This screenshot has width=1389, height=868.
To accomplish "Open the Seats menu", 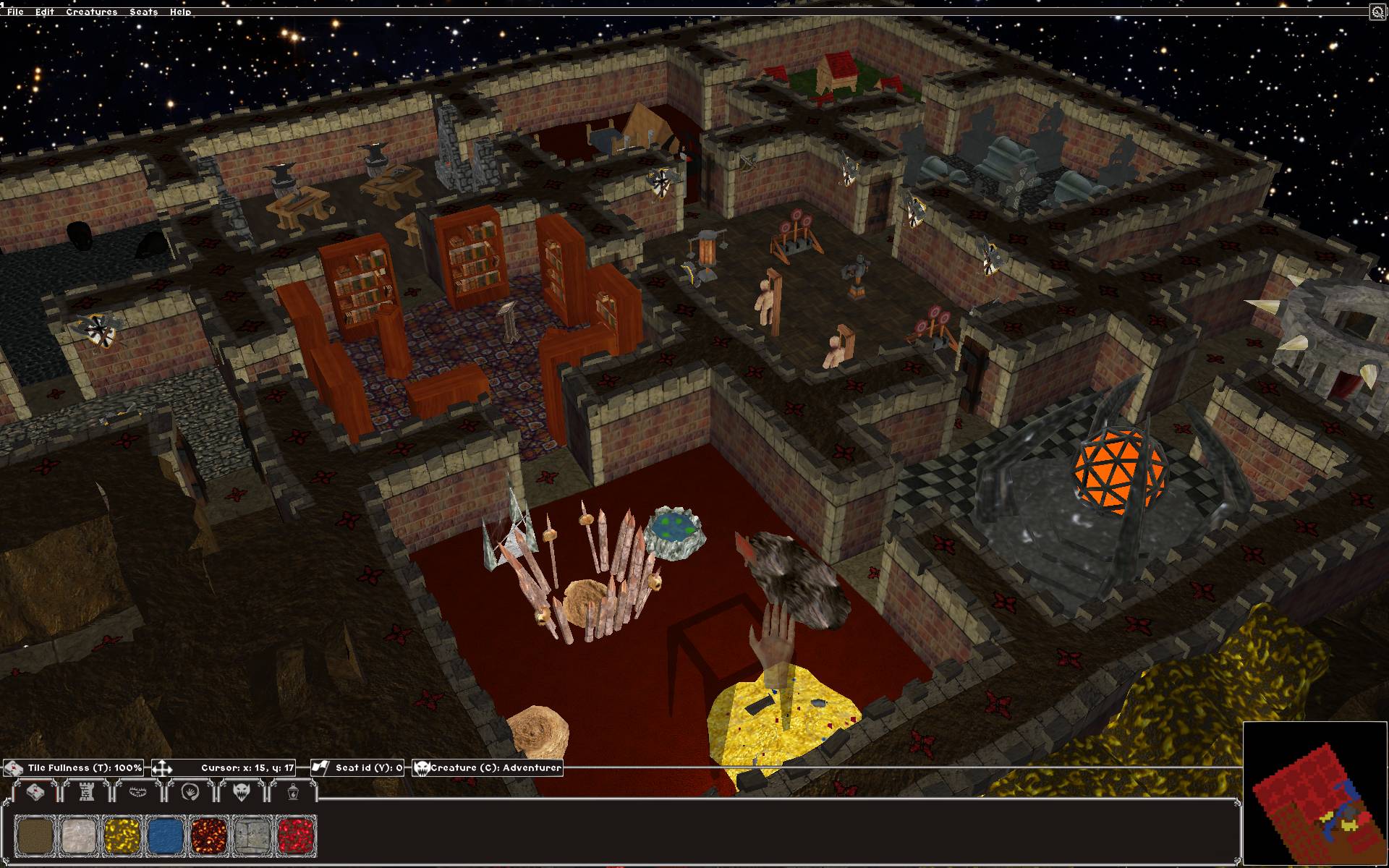I will (143, 12).
